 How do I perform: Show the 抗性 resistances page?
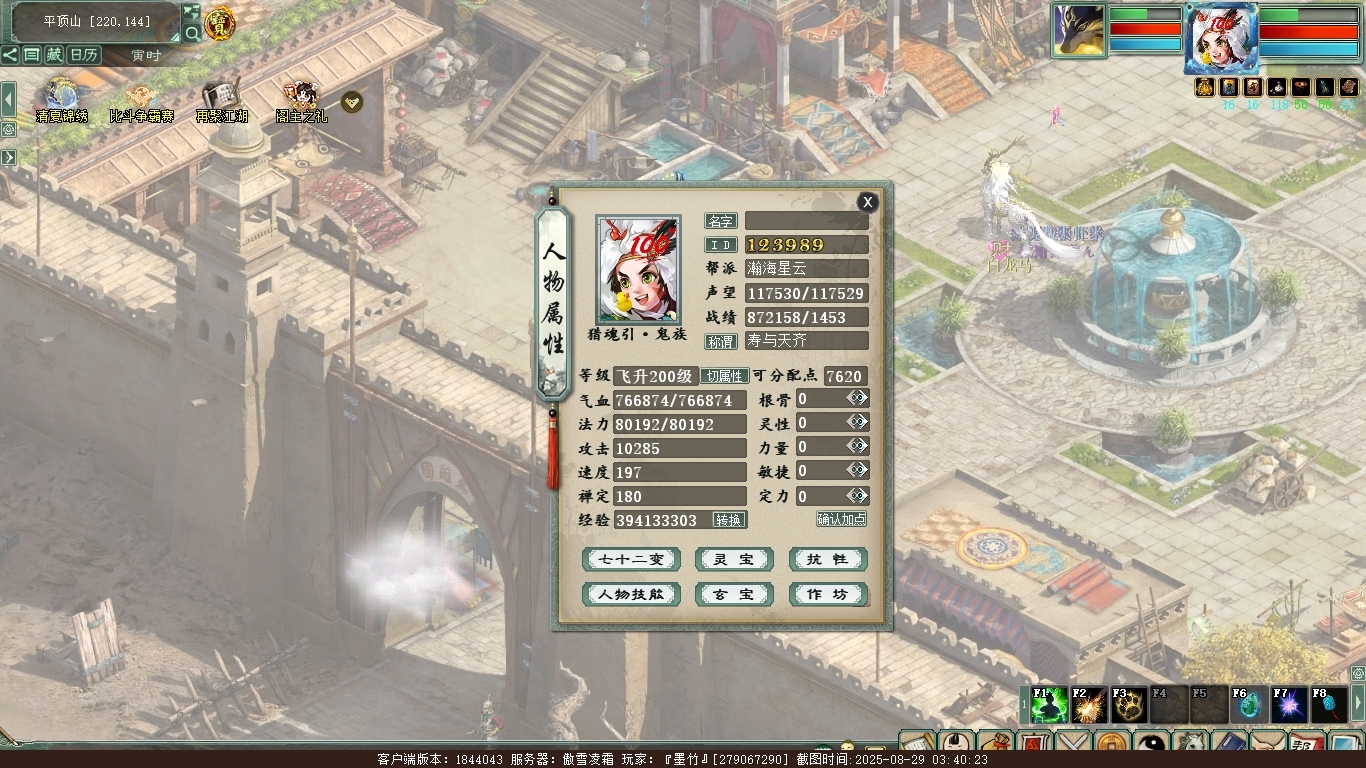coord(827,560)
